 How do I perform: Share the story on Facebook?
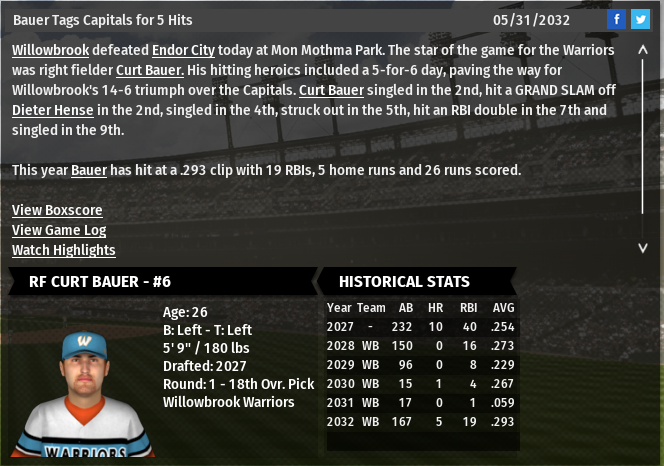(x=616, y=20)
